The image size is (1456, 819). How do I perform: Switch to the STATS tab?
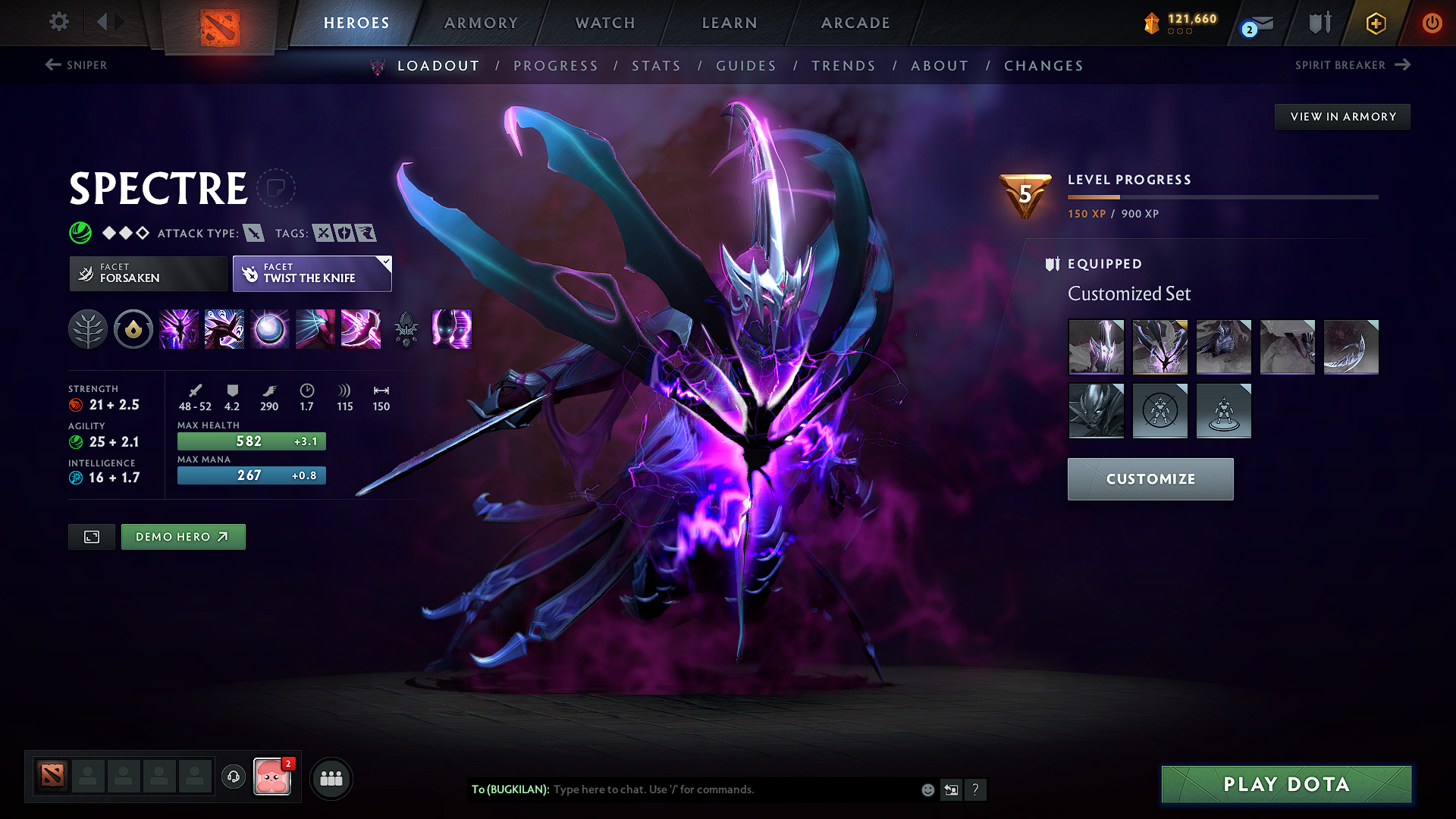click(x=656, y=65)
